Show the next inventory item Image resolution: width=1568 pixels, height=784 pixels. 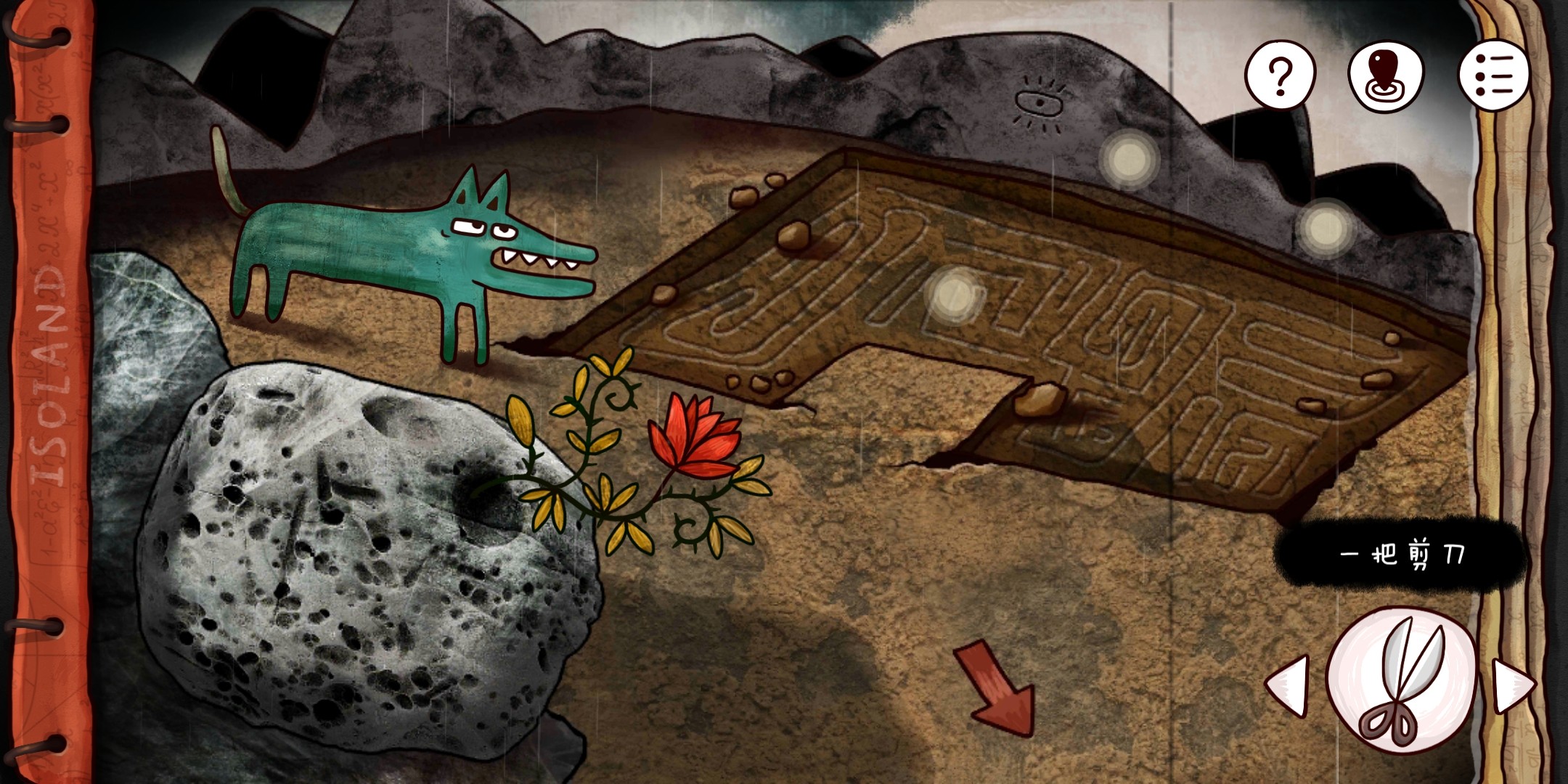[1512, 685]
